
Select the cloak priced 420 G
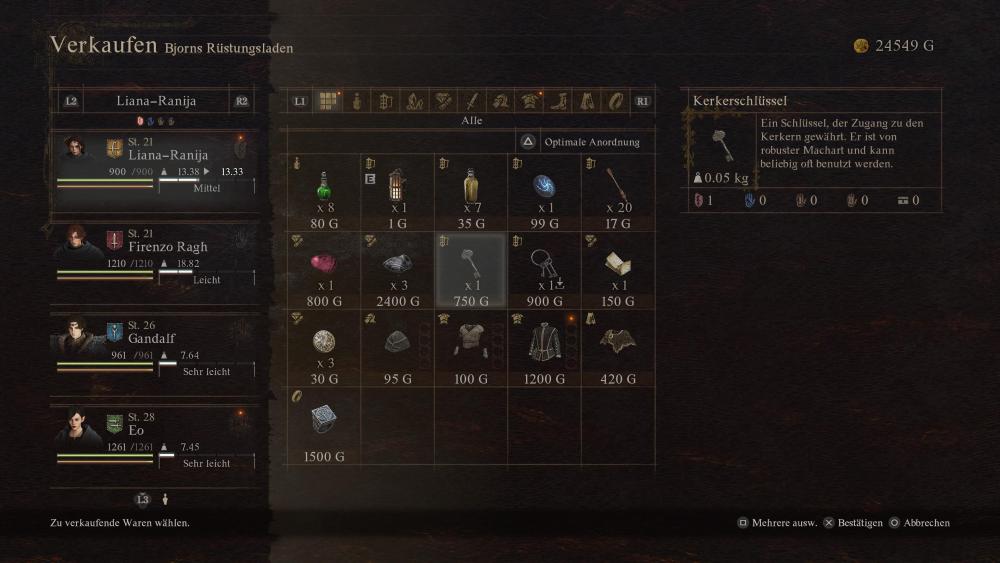tap(618, 346)
